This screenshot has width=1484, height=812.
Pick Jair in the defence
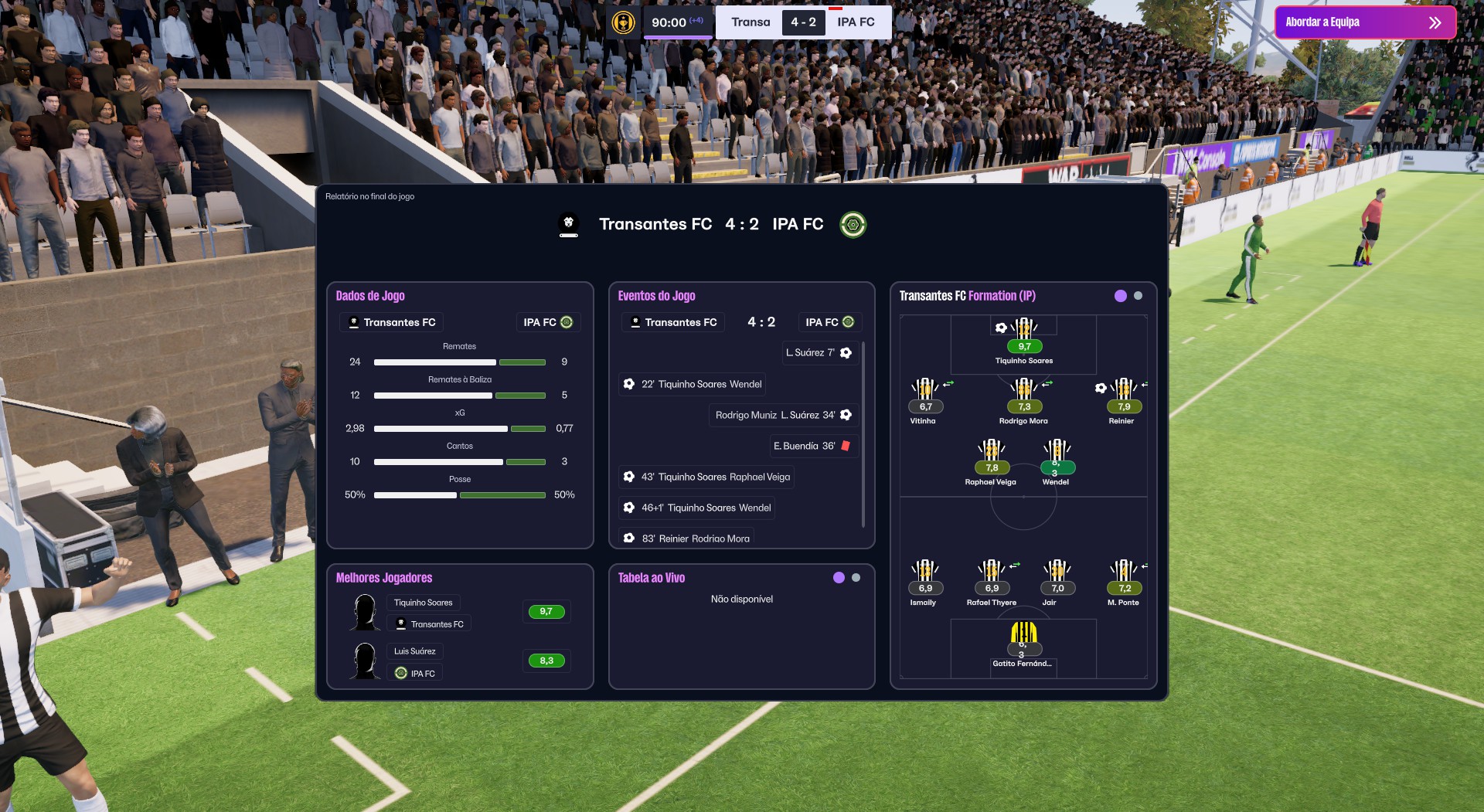pyautogui.click(x=1057, y=576)
